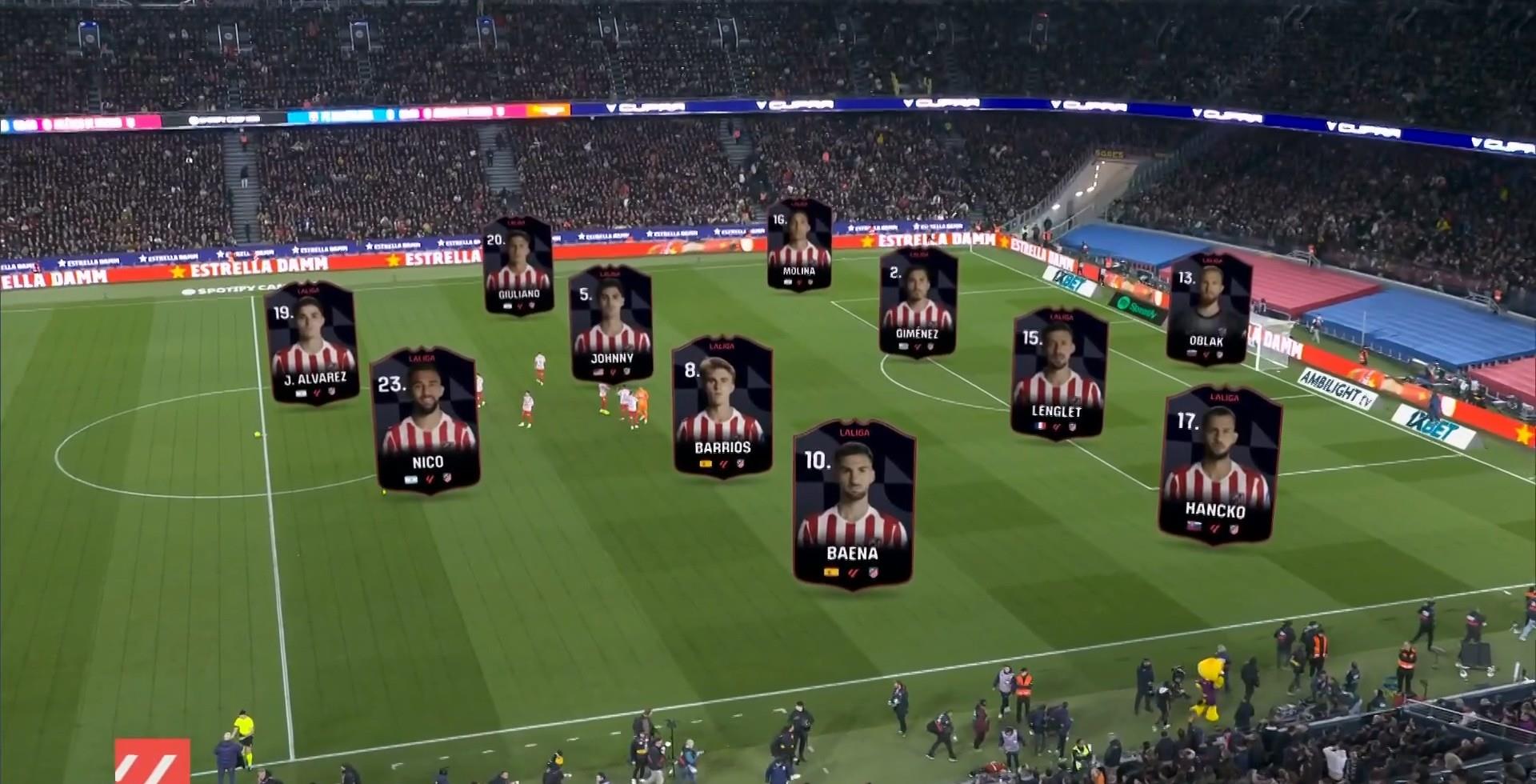Pick the Barrios player card
This screenshot has width=1536, height=784.
click(x=722, y=407)
